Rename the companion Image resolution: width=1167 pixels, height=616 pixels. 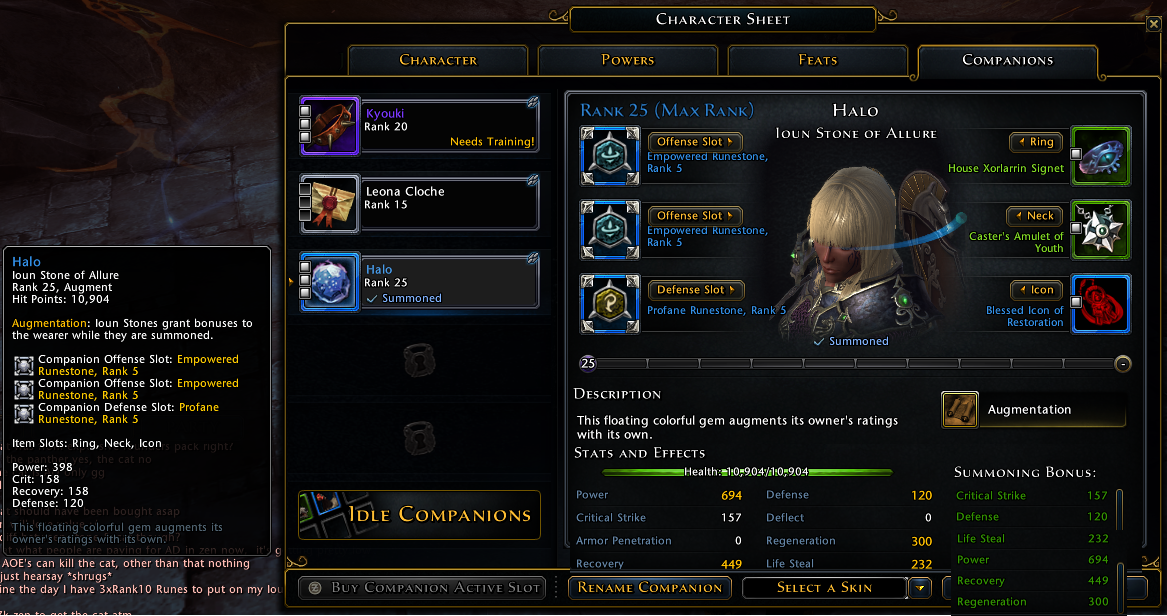click(650, 588)
